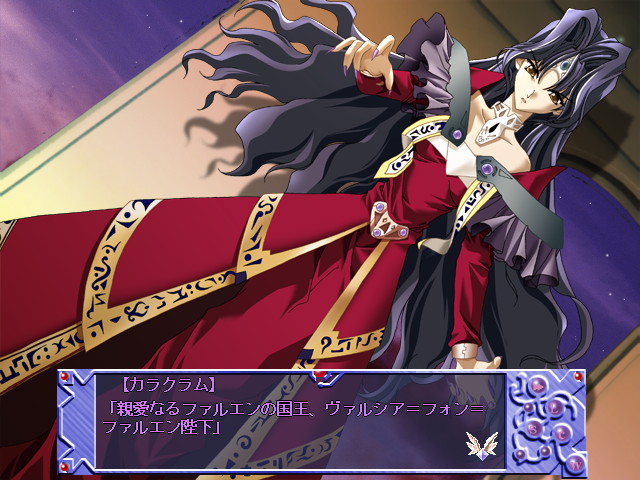
Task: Click the arrow orb atop the panel
Action: [538, 386]
